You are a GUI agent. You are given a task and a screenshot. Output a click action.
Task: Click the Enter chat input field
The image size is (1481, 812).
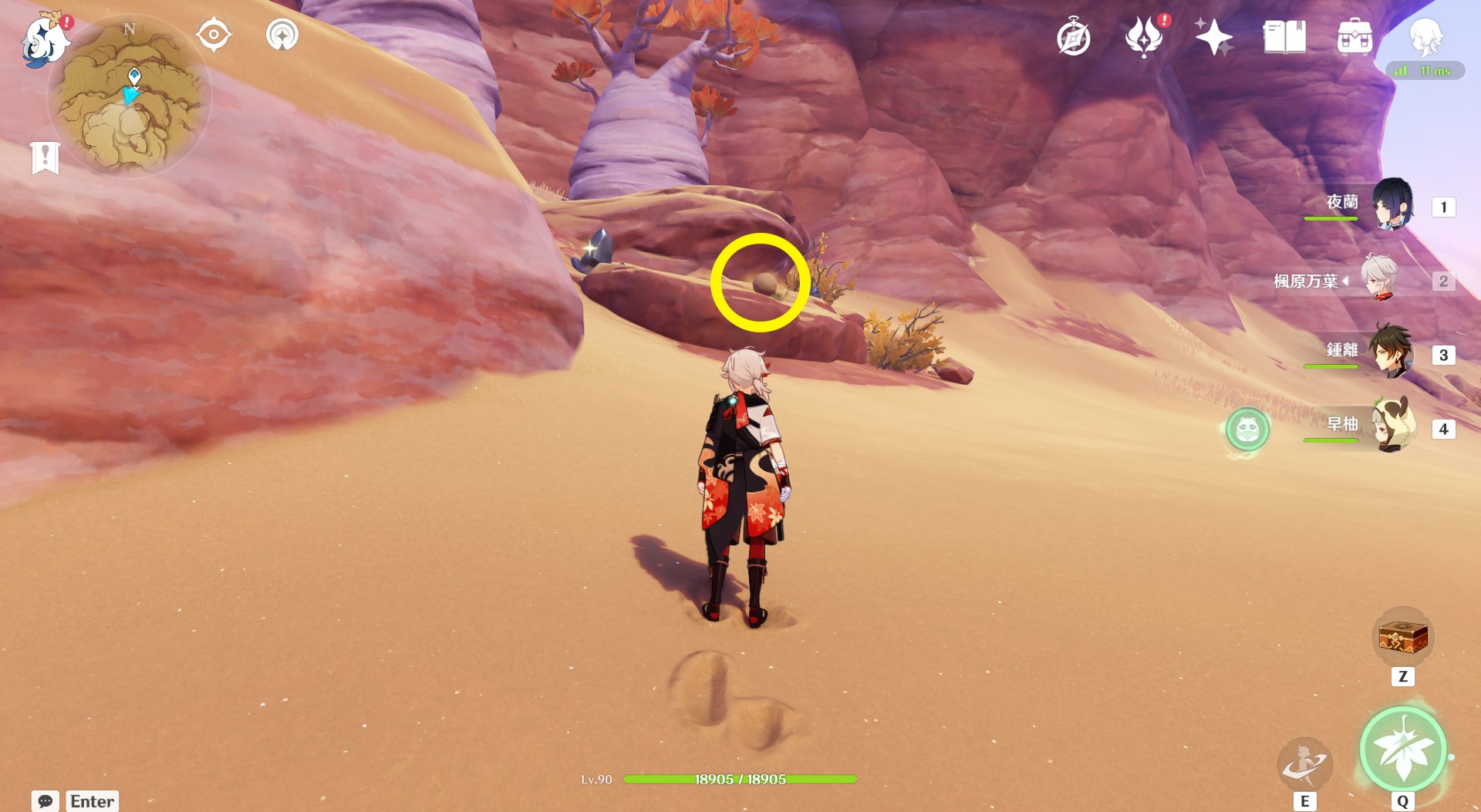(x=91, y=801)
